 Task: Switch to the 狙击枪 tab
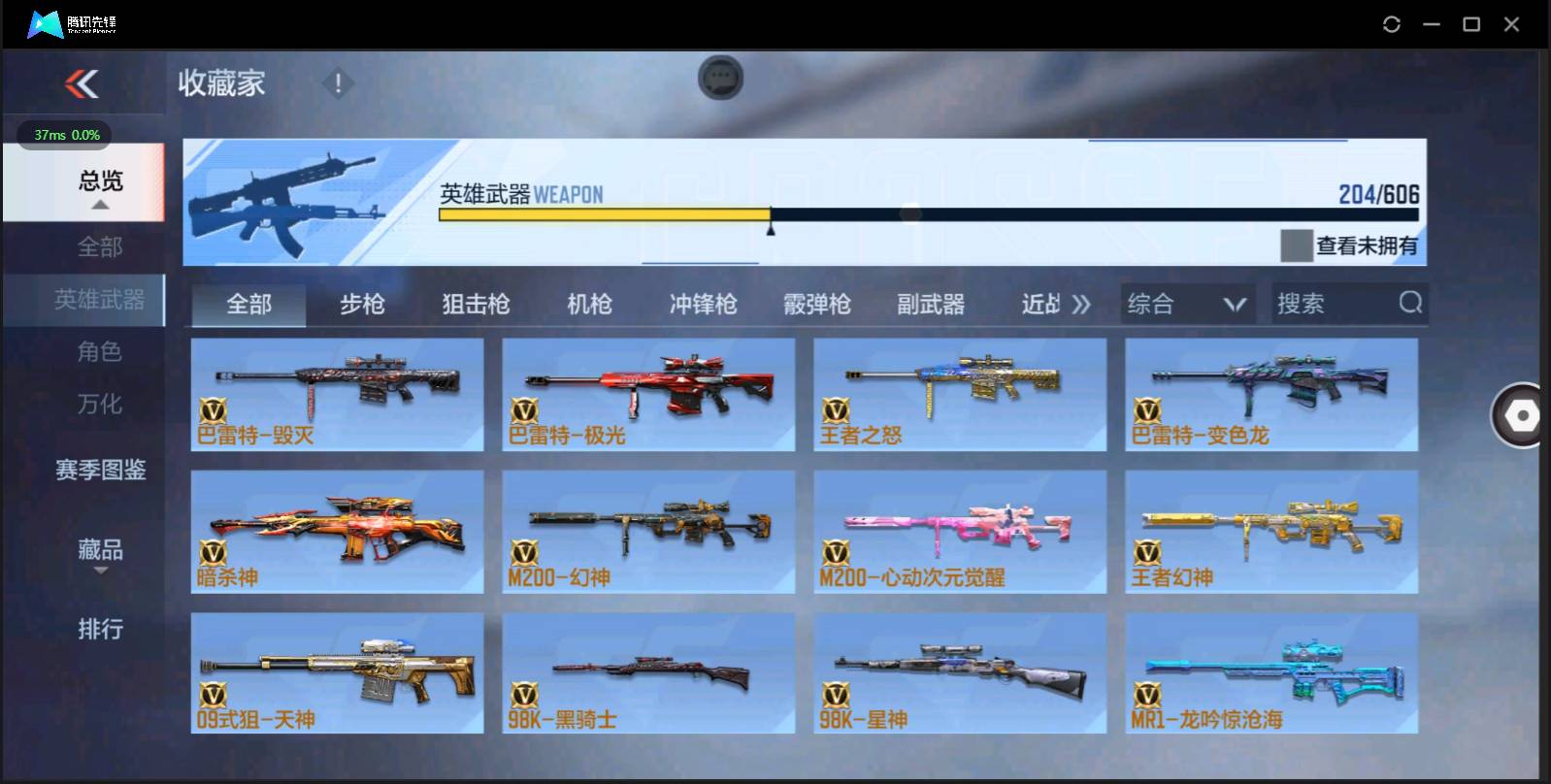tap(474, 304)
